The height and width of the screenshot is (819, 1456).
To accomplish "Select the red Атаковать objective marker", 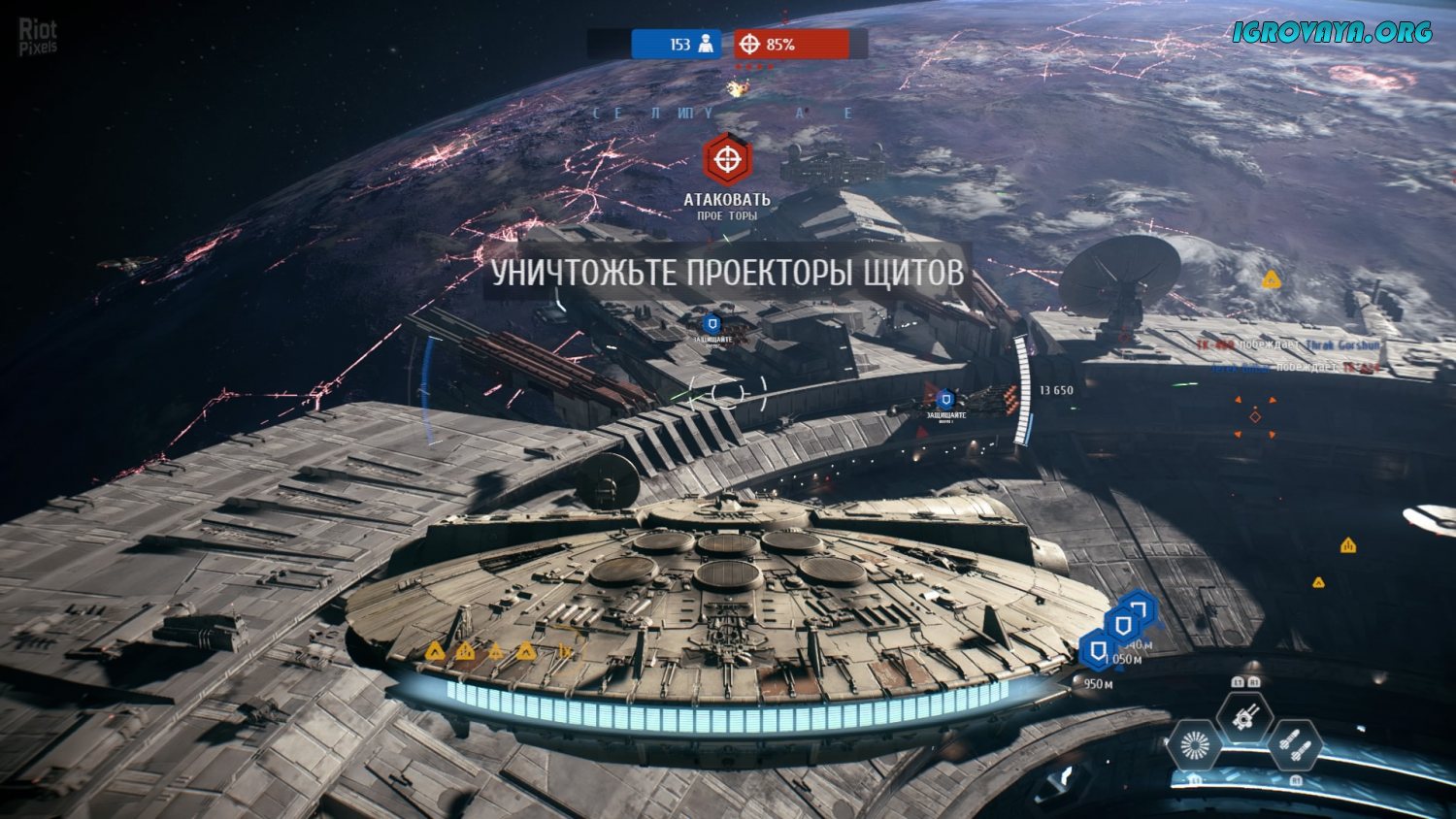I will point(727,158).
